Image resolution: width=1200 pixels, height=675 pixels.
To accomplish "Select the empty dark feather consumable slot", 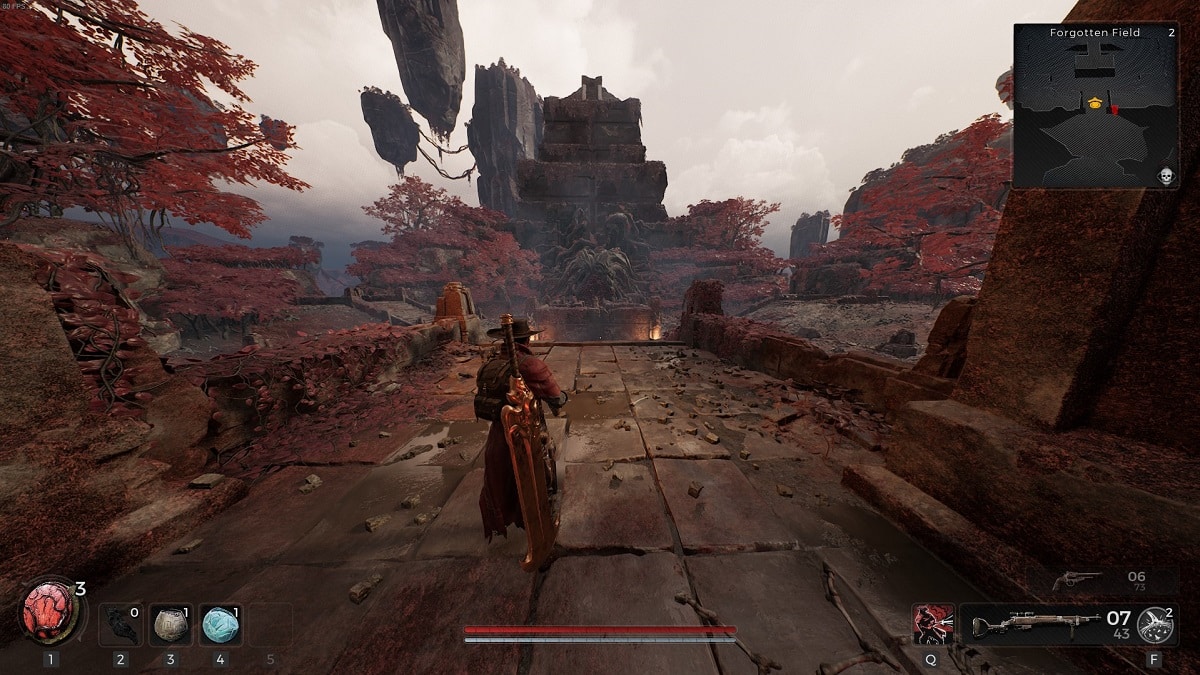I will pos(121,624).
